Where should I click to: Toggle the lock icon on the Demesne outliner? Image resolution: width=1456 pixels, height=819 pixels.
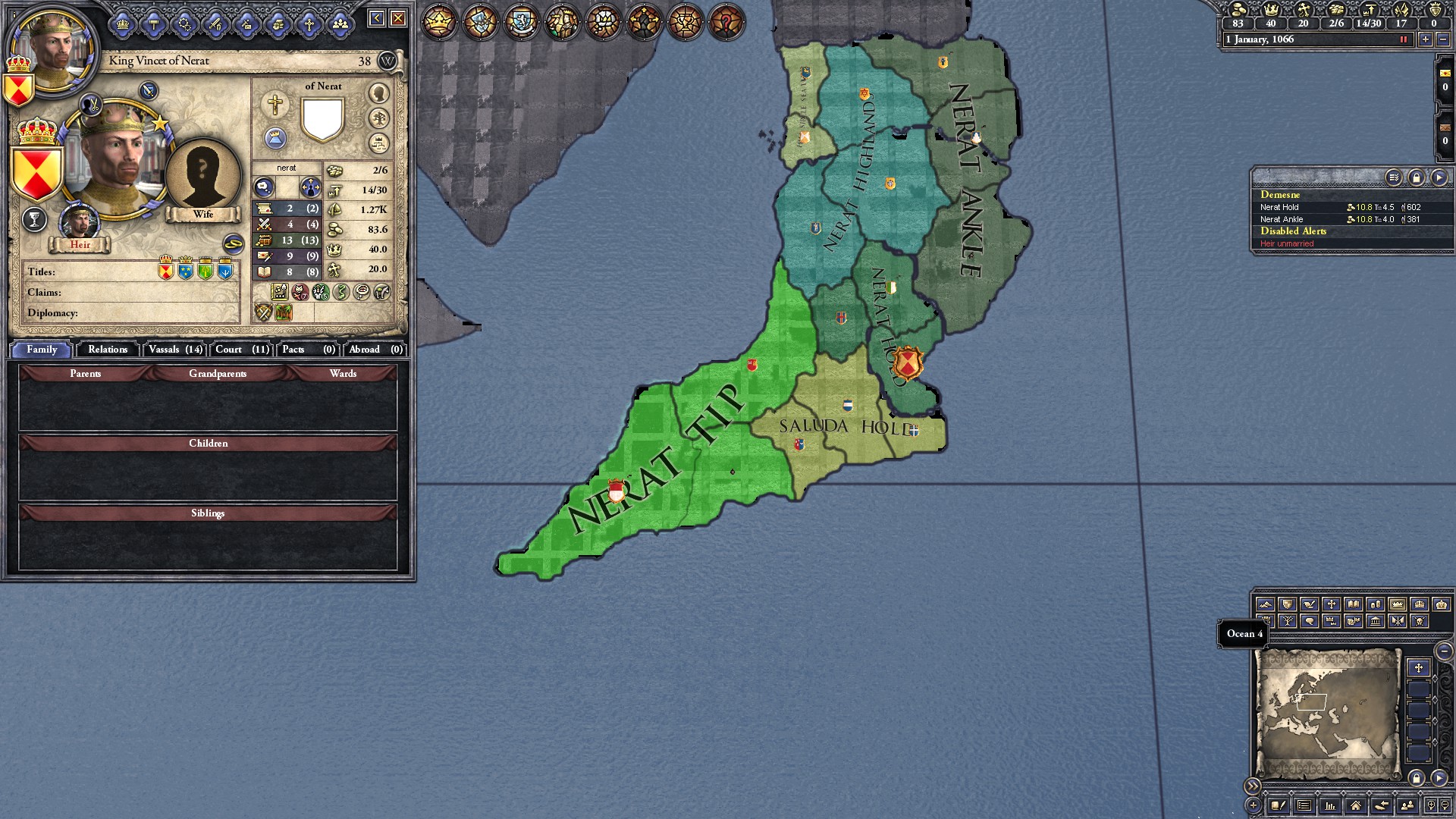pyautogui.click(x=1416, y=178)
